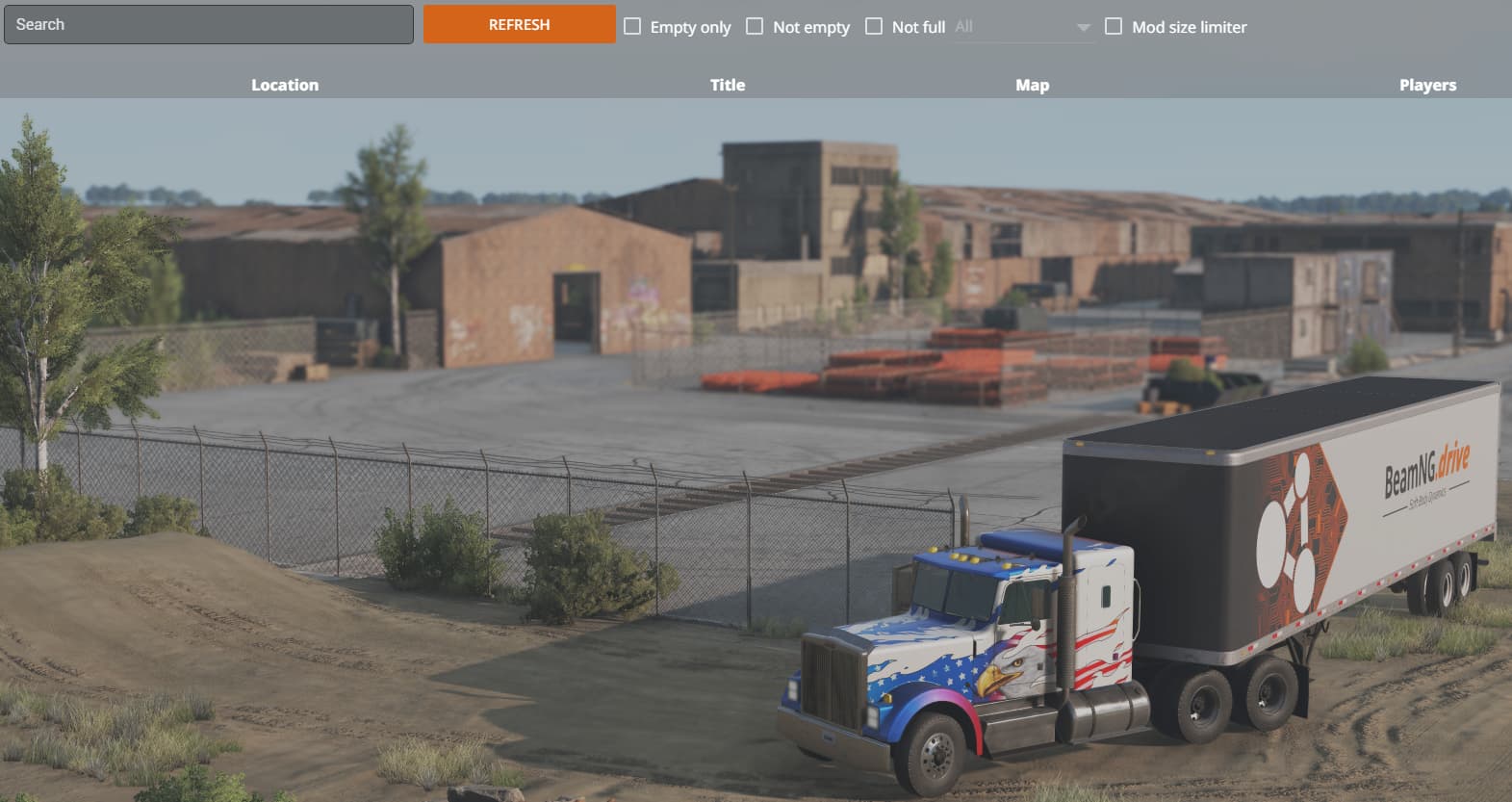This screenshot has width=1512, height=802.
Task: Refresh the server list
Action: 519,25
